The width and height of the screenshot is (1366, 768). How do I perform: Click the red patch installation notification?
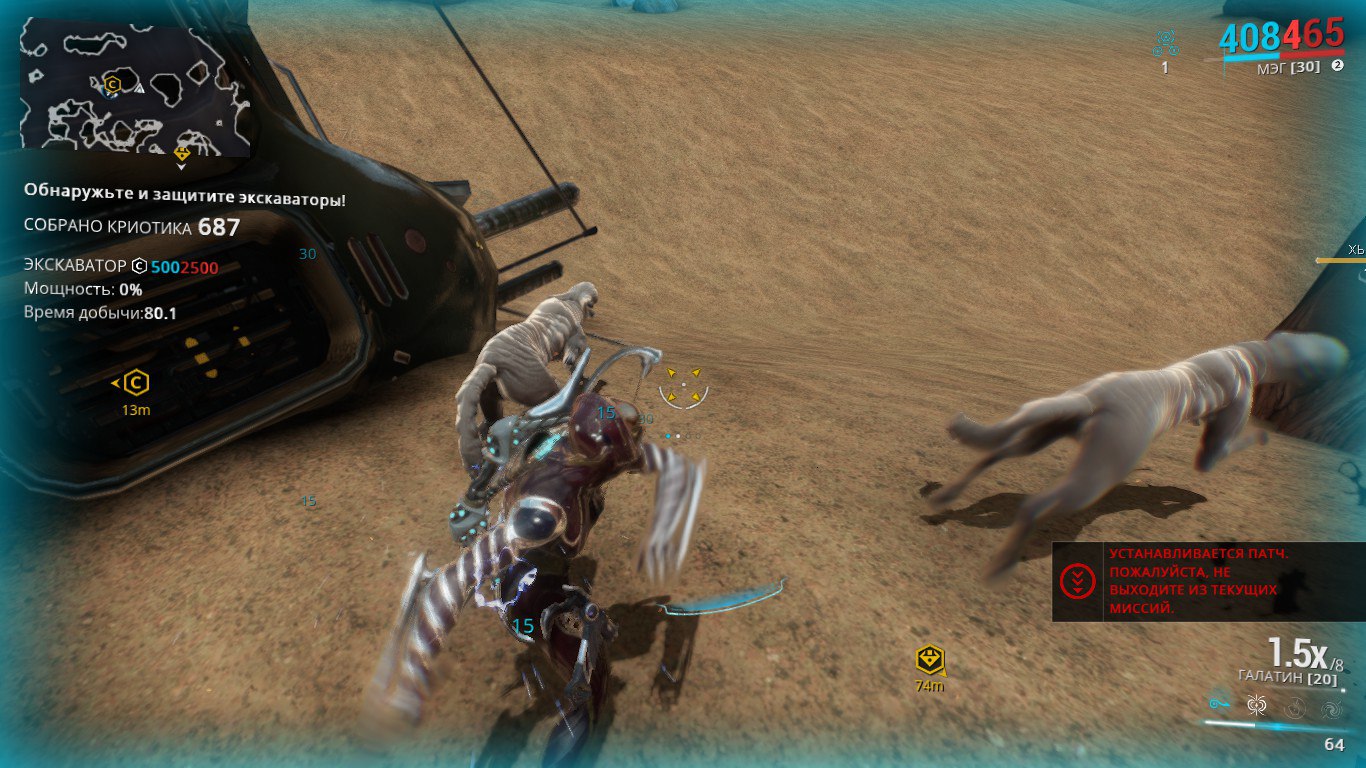point(1208,581)
